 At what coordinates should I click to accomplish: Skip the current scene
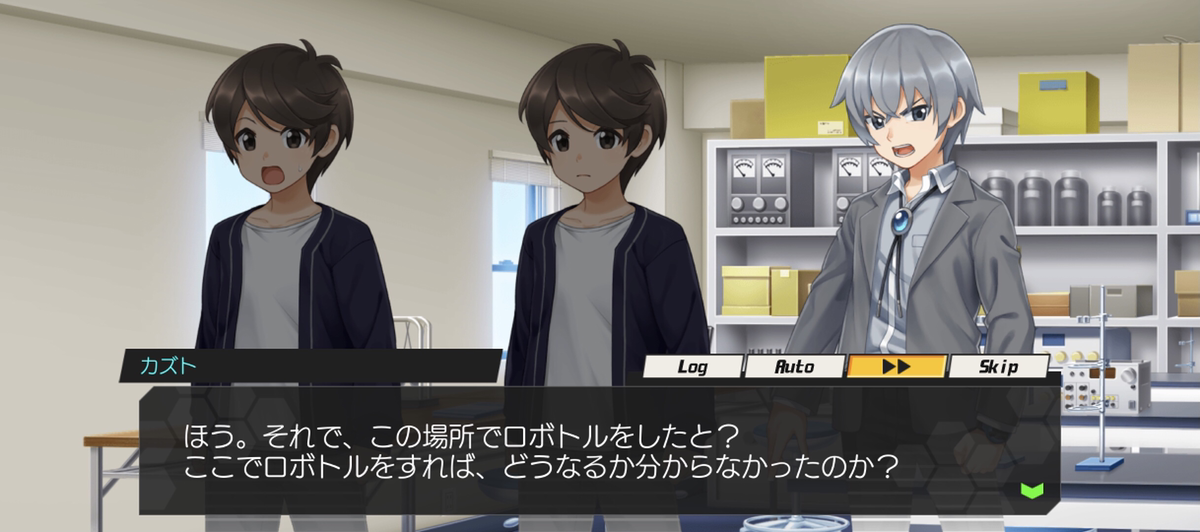click(x=998, y=367)
